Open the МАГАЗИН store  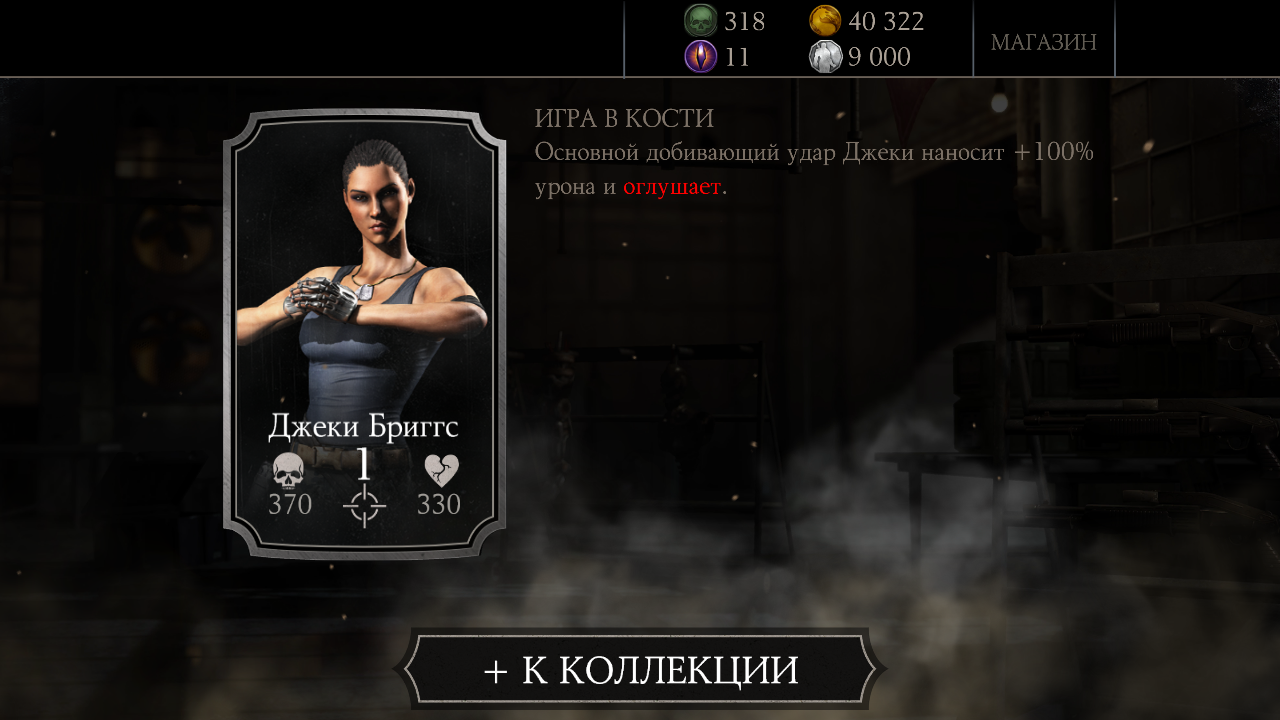(1043, 42)
